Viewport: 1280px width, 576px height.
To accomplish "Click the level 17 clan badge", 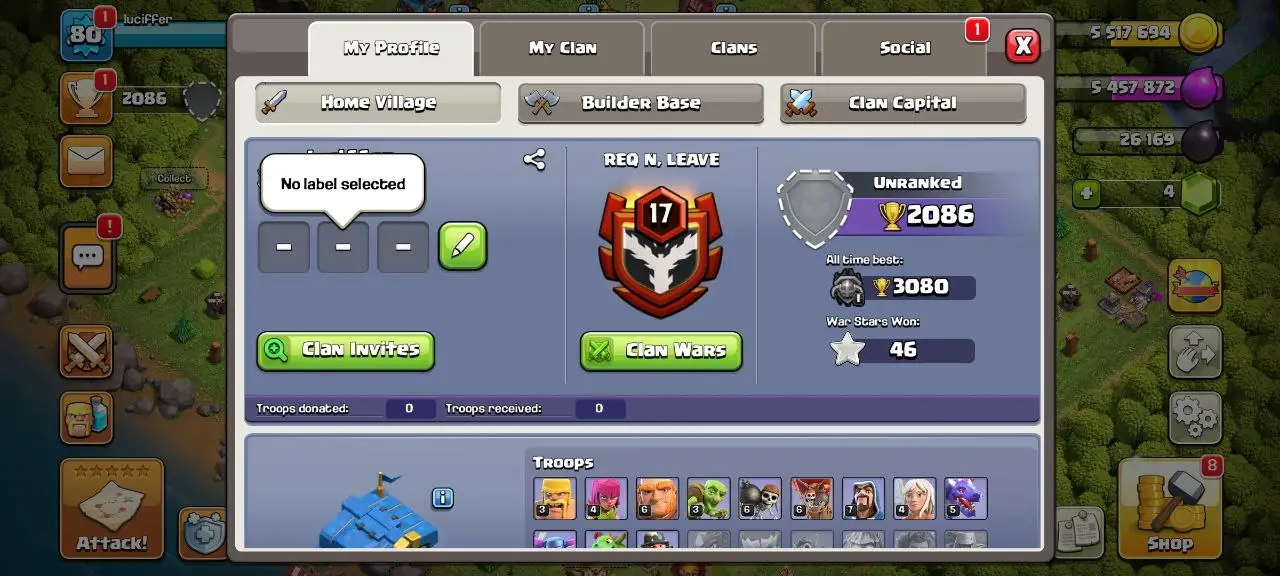I will point(660,250).
